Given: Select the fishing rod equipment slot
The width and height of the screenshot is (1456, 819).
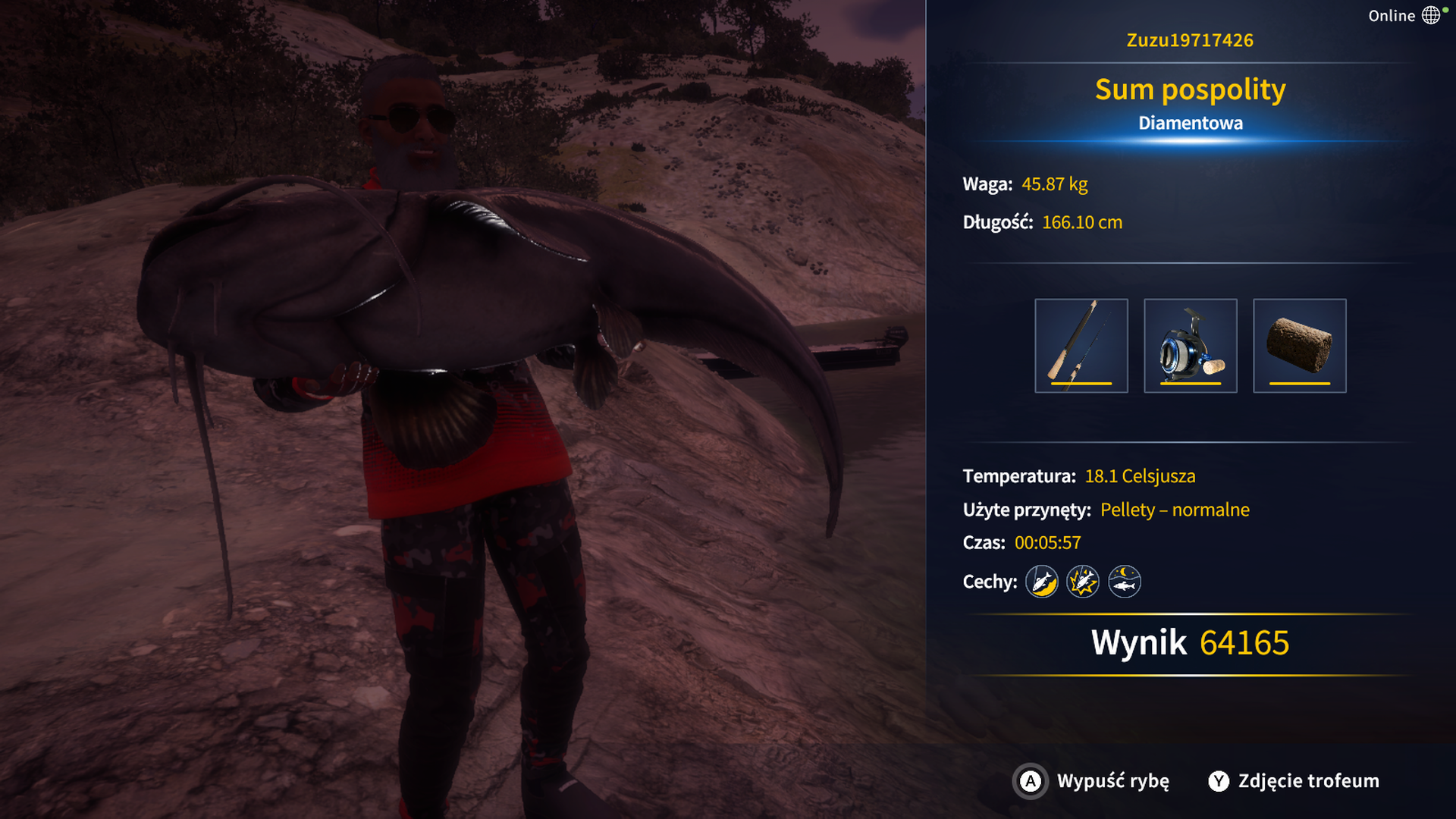Looking at the screenshot, I should coord(1081,346).
